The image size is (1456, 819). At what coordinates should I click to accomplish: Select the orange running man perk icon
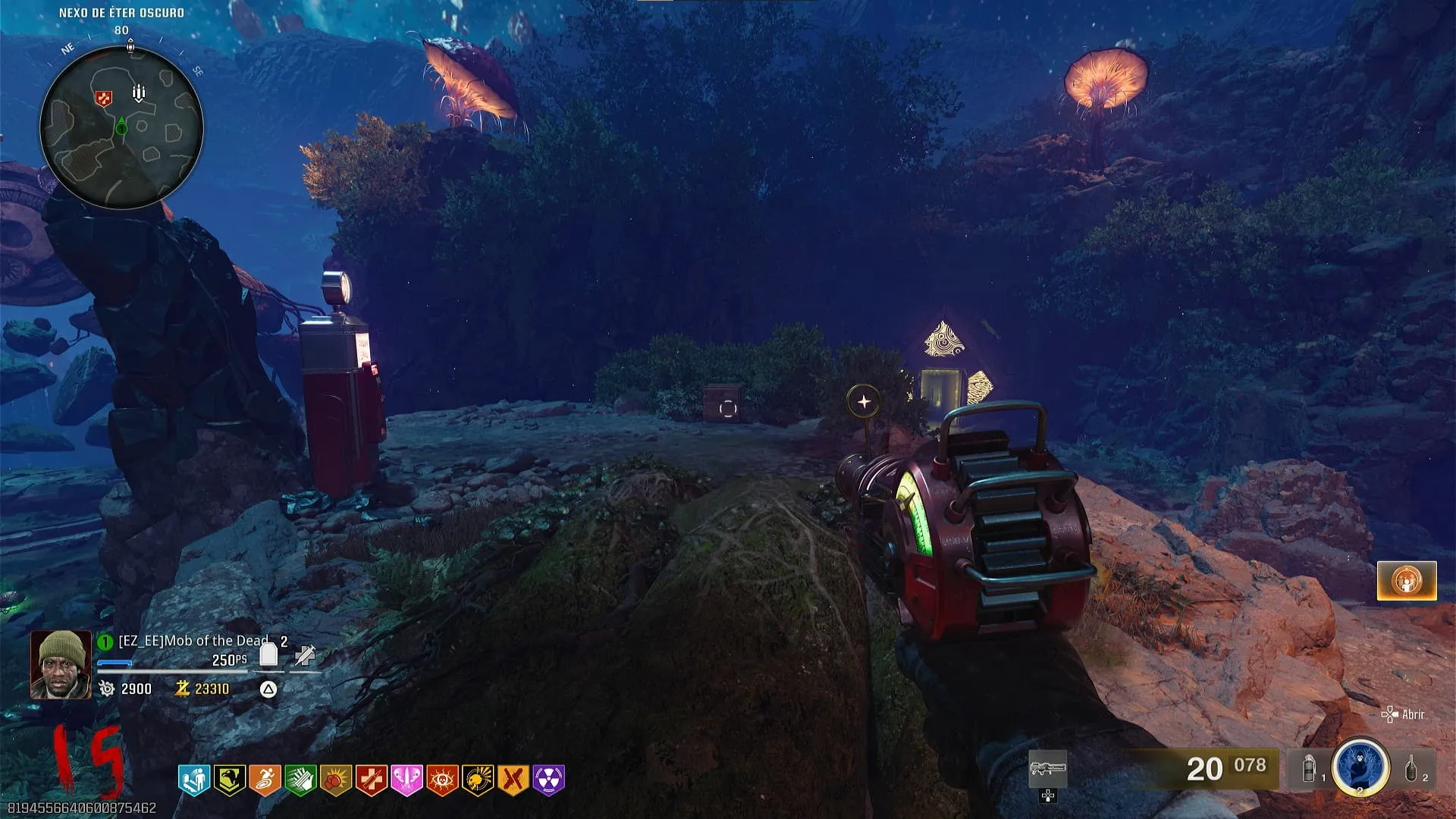(x=265, y=780)
